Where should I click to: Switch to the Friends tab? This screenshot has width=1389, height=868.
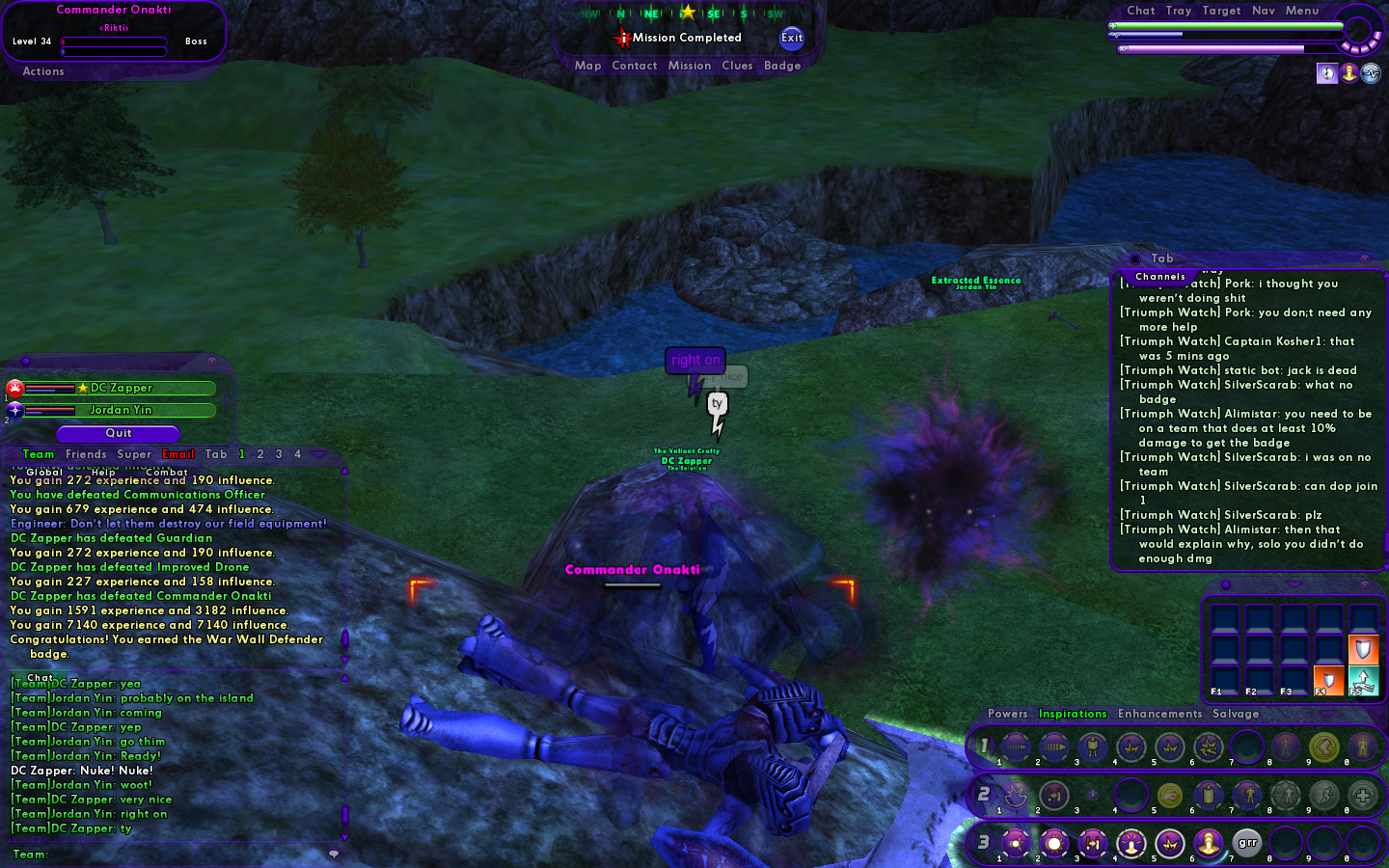pos(86,454)
